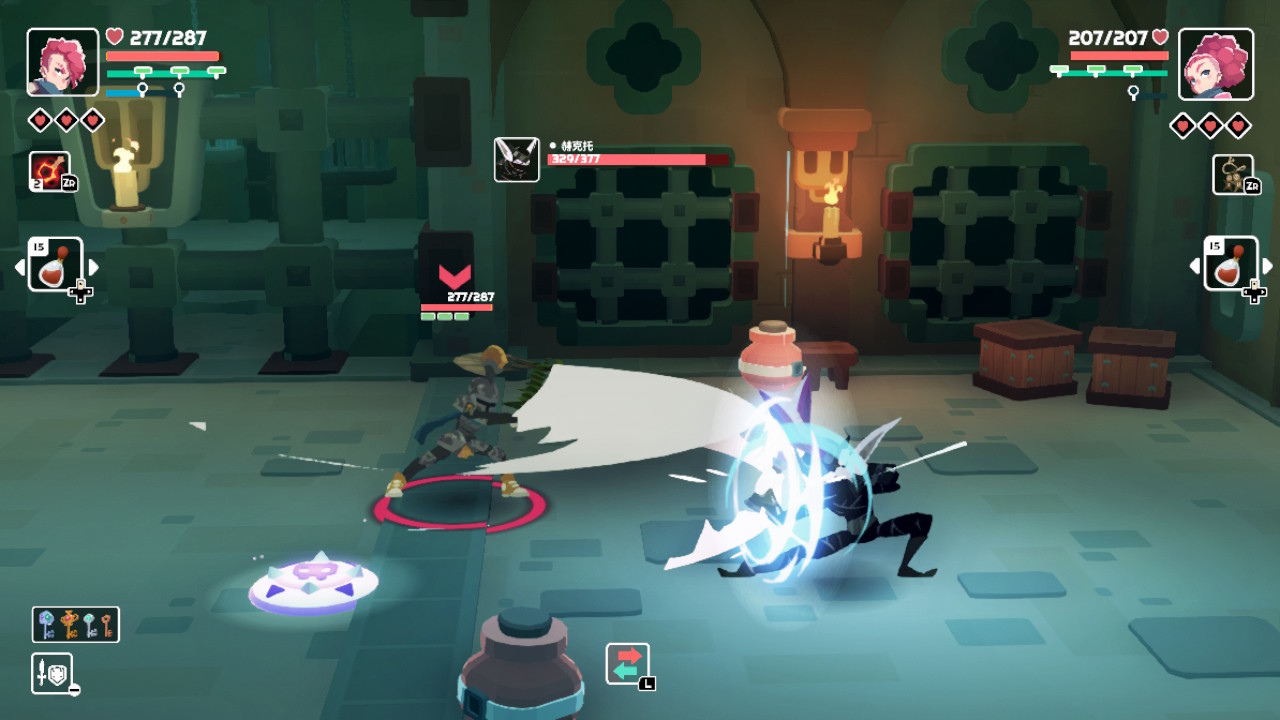Select the enemy boss portrait icon

(517, 160)
